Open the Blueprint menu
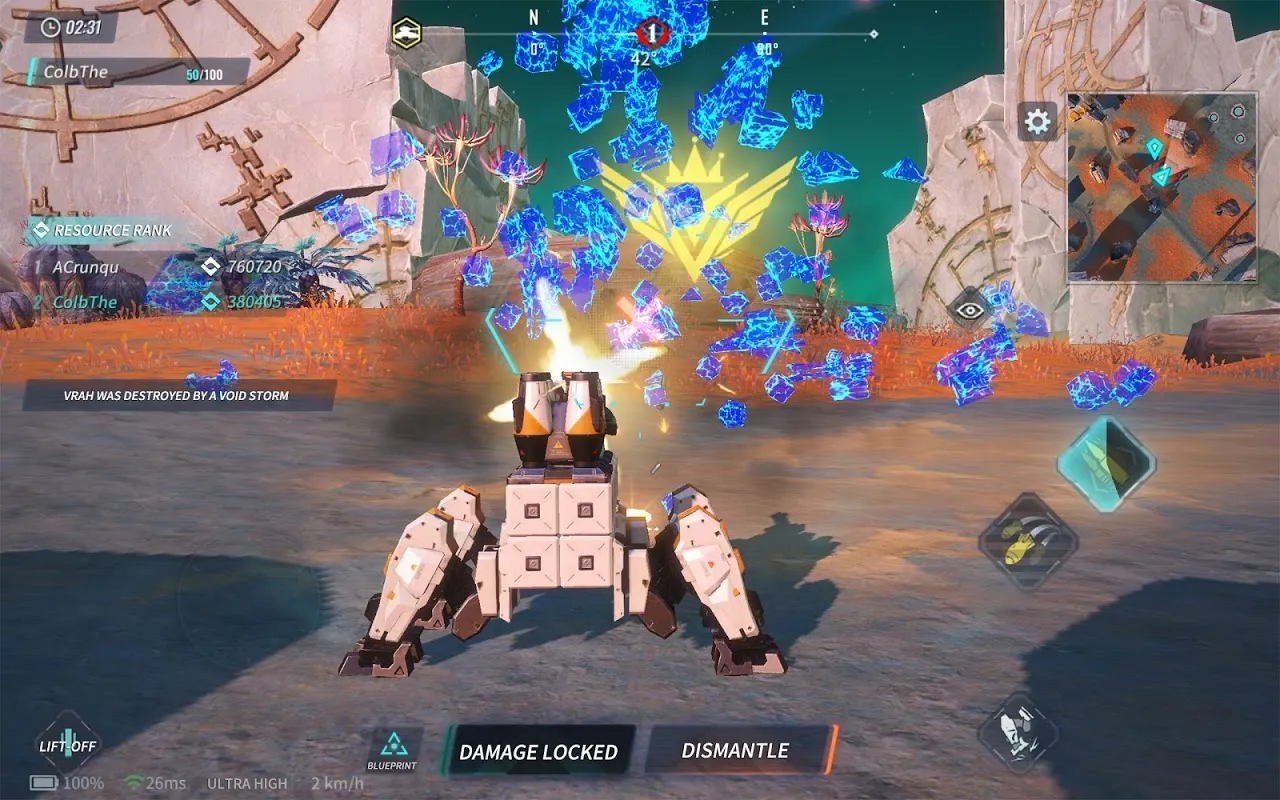The width and height of the screenshot is (1280, 800). point(393,748)
